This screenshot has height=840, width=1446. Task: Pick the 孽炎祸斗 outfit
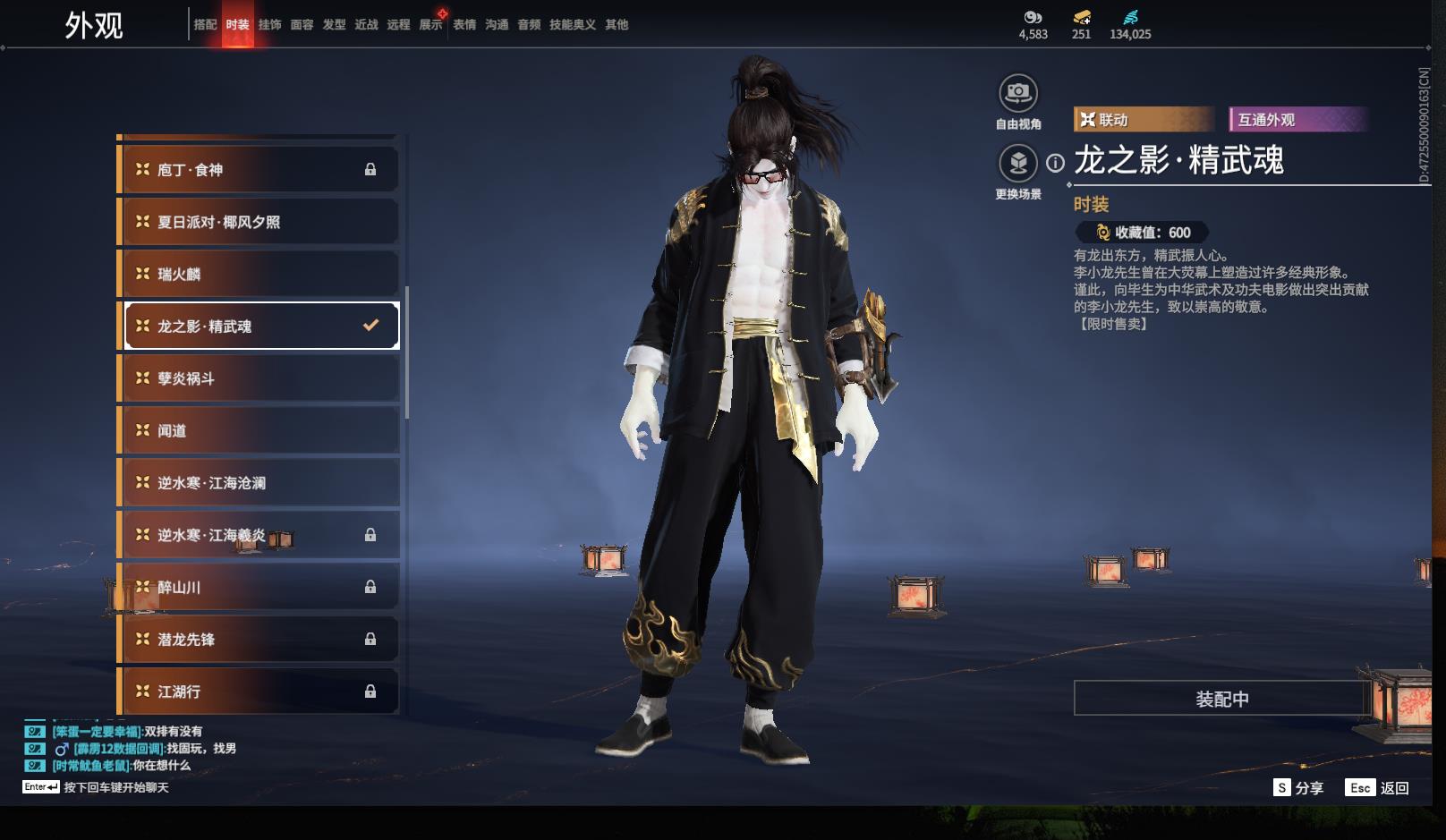point(258,378)
